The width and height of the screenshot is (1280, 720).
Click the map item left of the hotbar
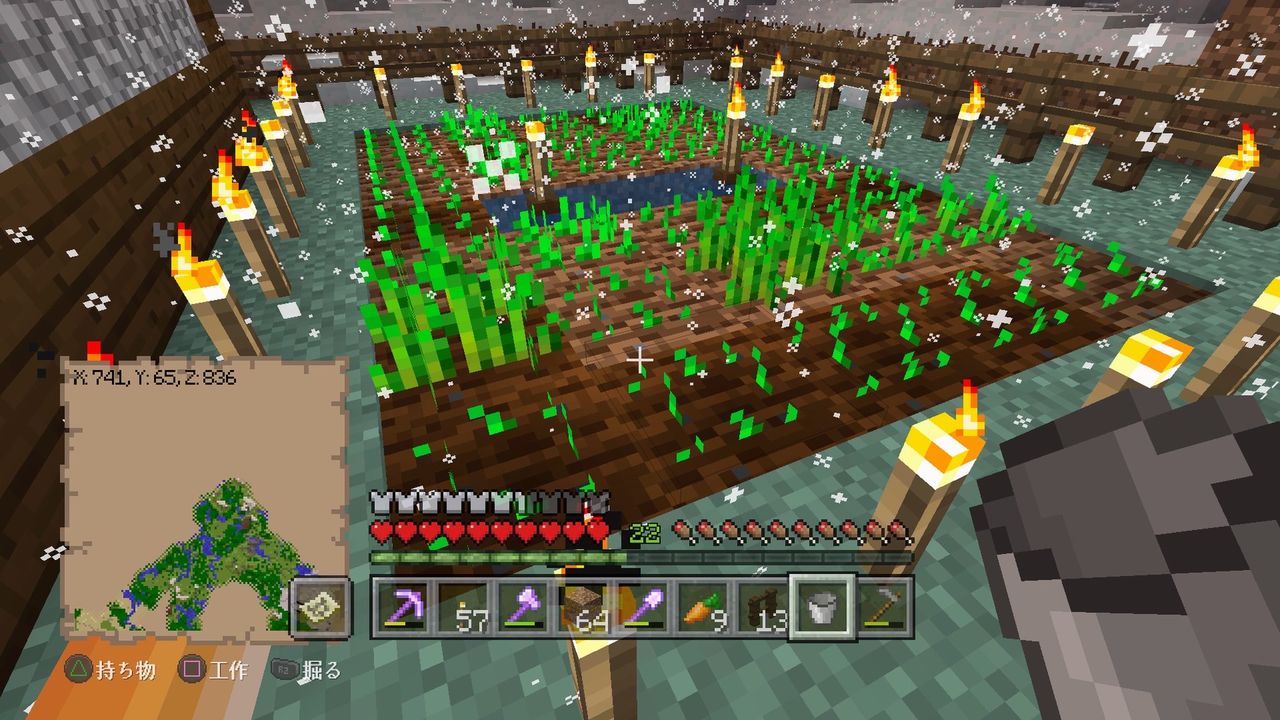click(x=322, y=607)
